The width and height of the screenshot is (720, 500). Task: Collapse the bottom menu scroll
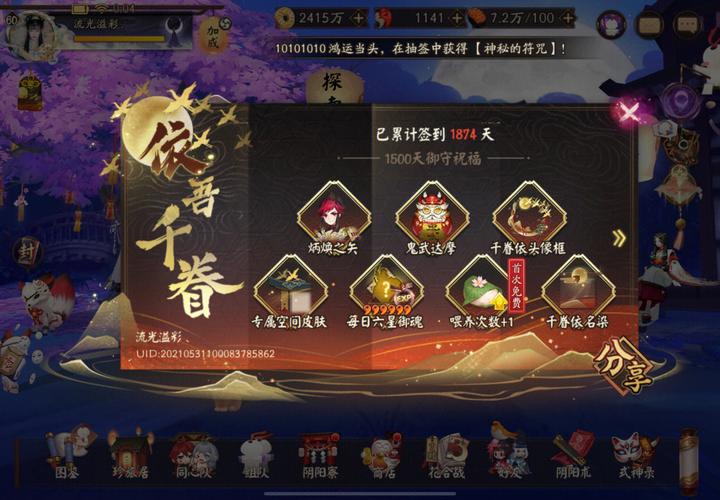point(688,460)
